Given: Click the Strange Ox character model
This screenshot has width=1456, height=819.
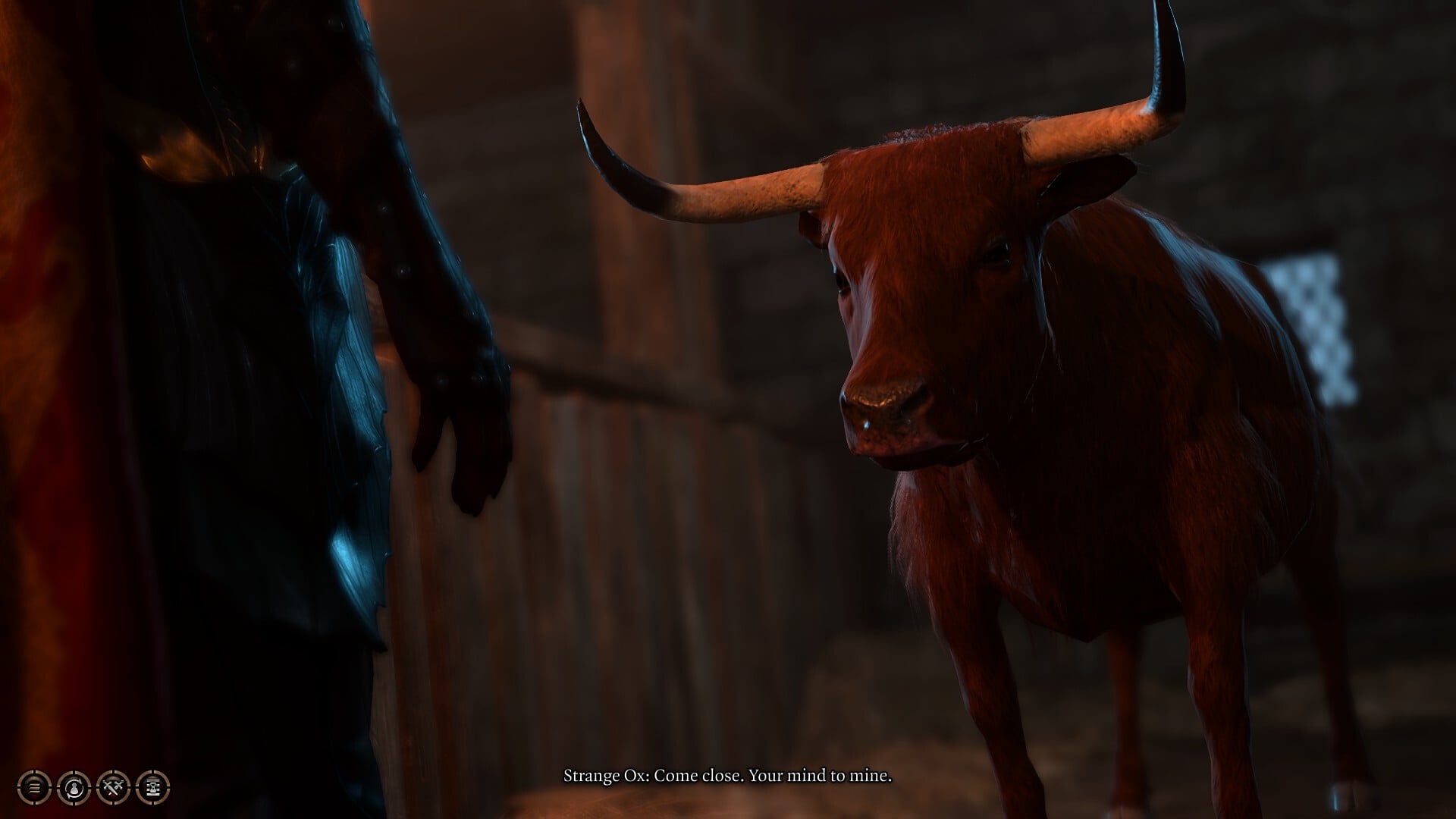Looking at the screenshot, I should 986,379.
